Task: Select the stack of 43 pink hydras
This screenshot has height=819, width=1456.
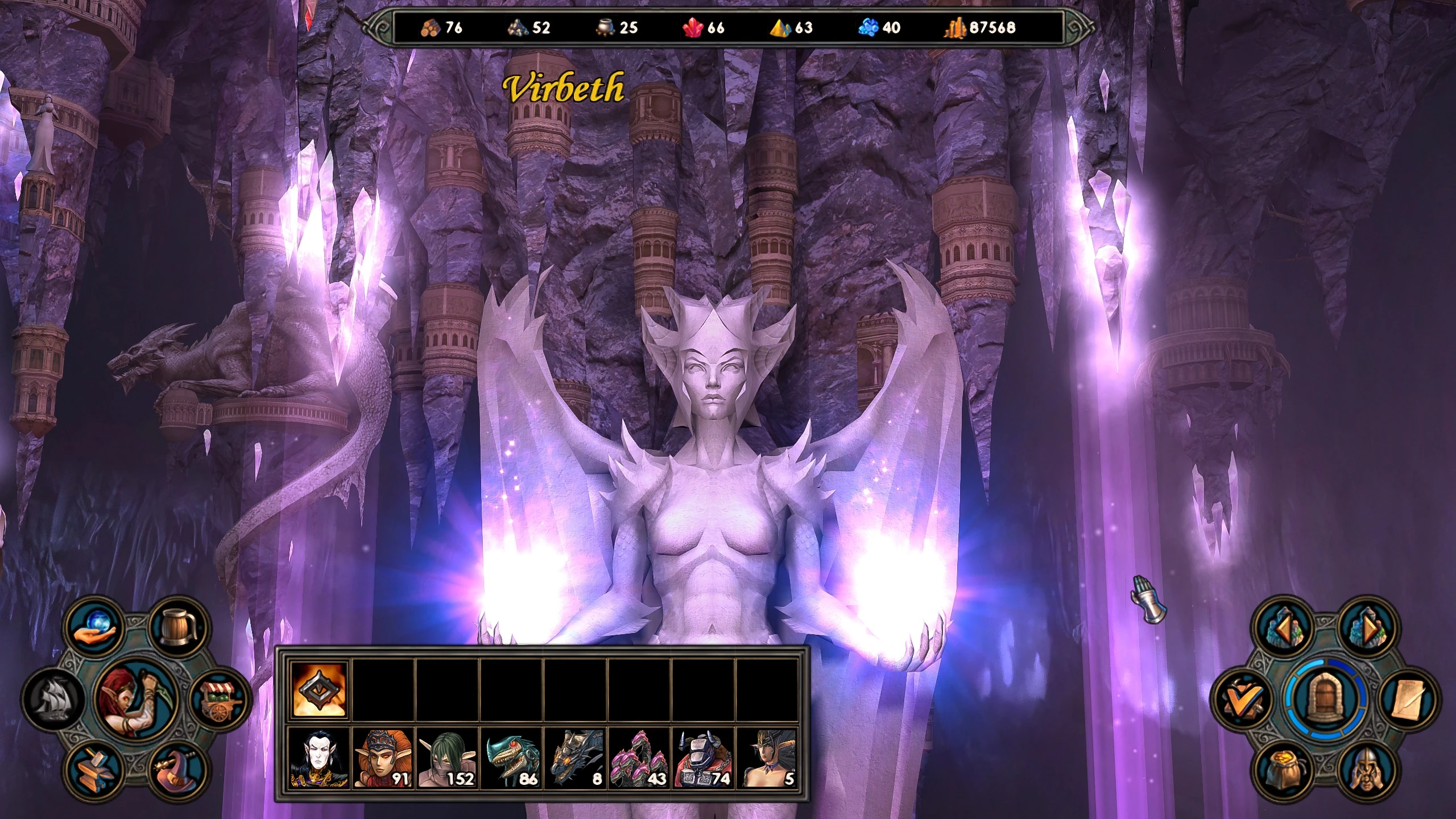Action: coord(639,758)
